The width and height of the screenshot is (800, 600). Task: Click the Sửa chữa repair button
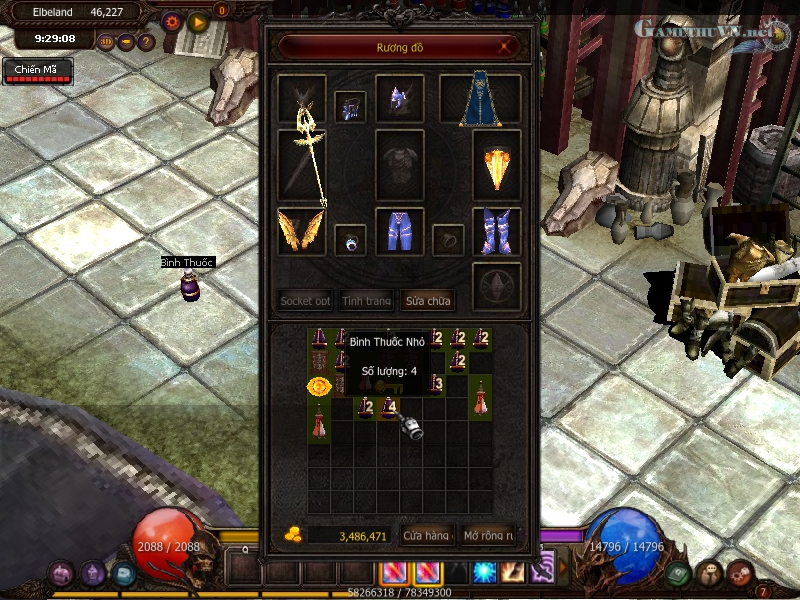[x=427, y=300]
